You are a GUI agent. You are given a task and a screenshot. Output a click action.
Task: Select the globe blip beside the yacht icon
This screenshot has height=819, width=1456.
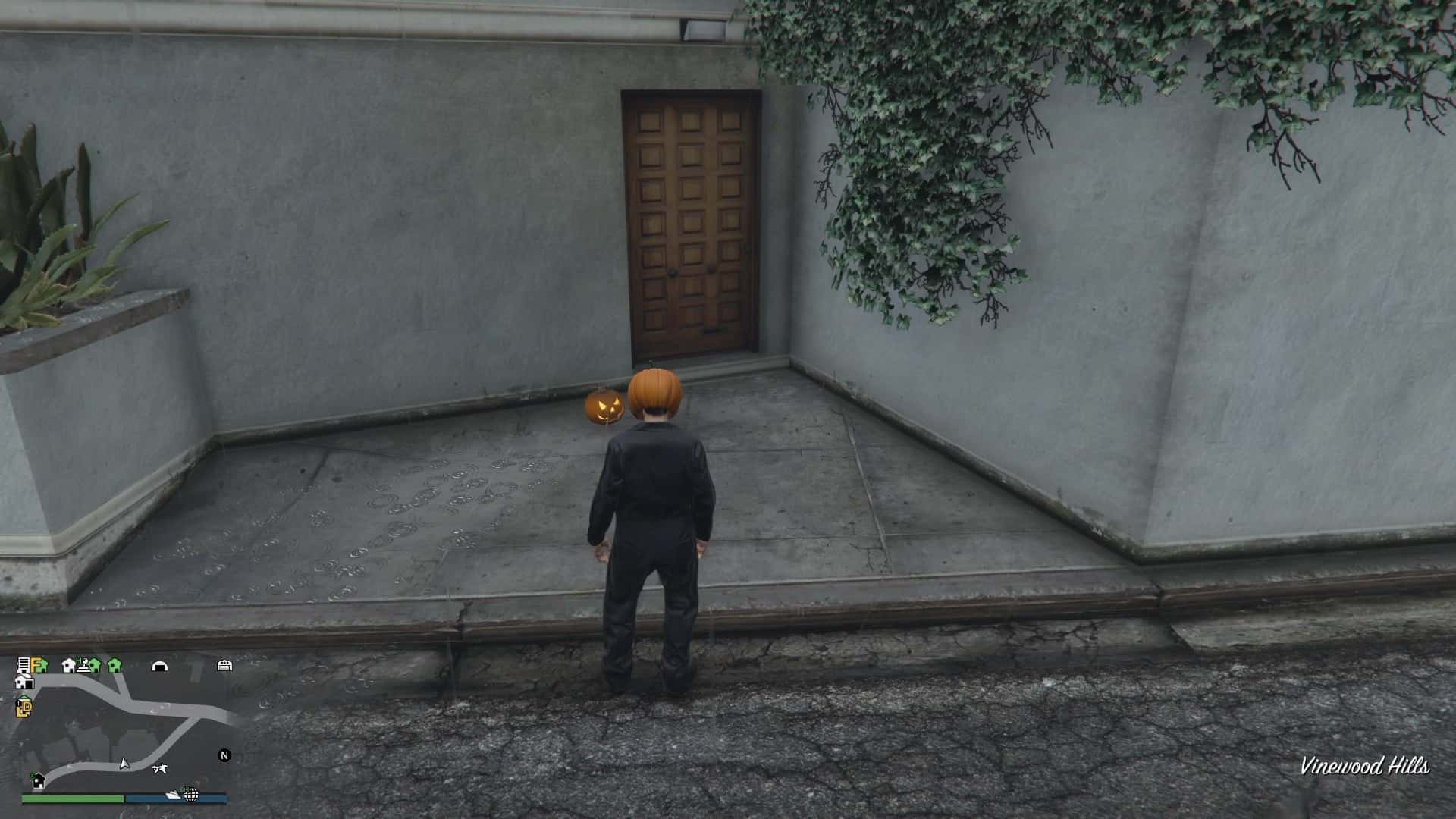click(x=190, y=795)
